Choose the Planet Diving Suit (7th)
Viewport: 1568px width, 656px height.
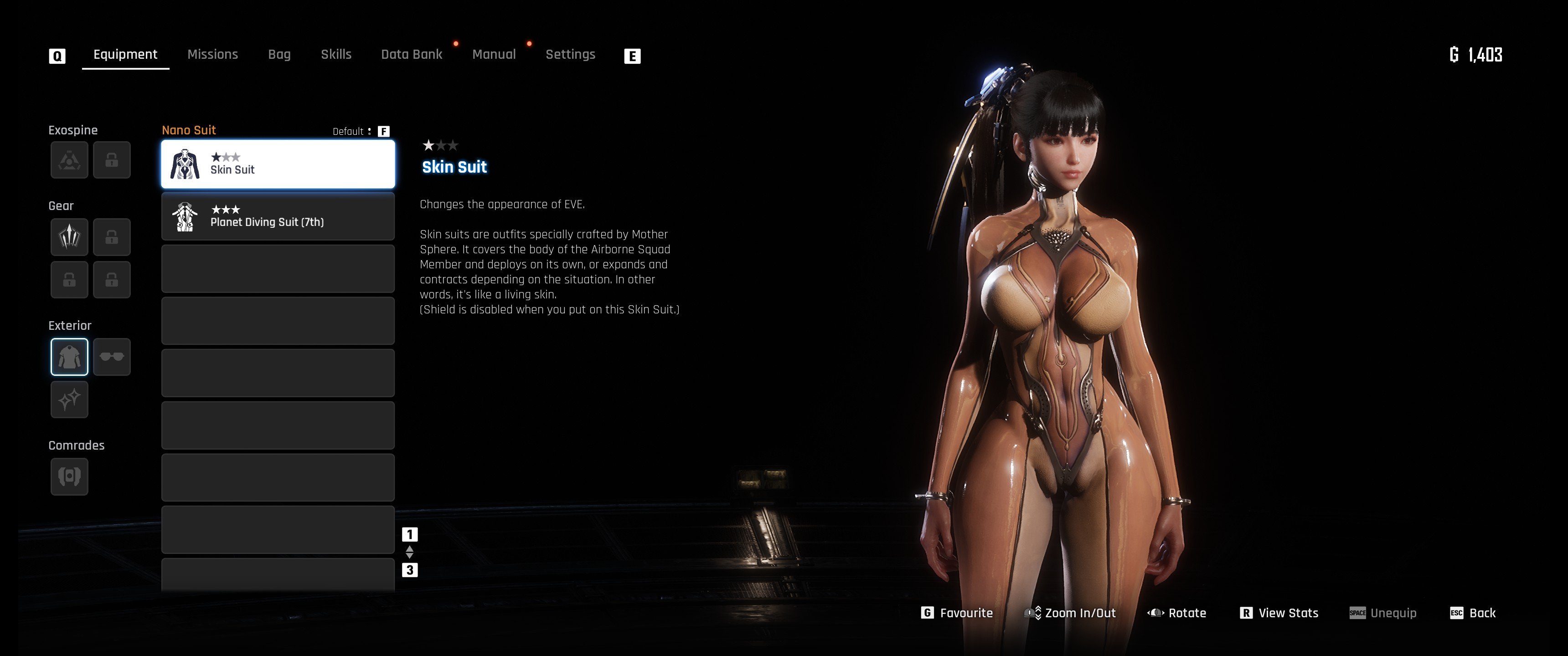click(278, 217)
